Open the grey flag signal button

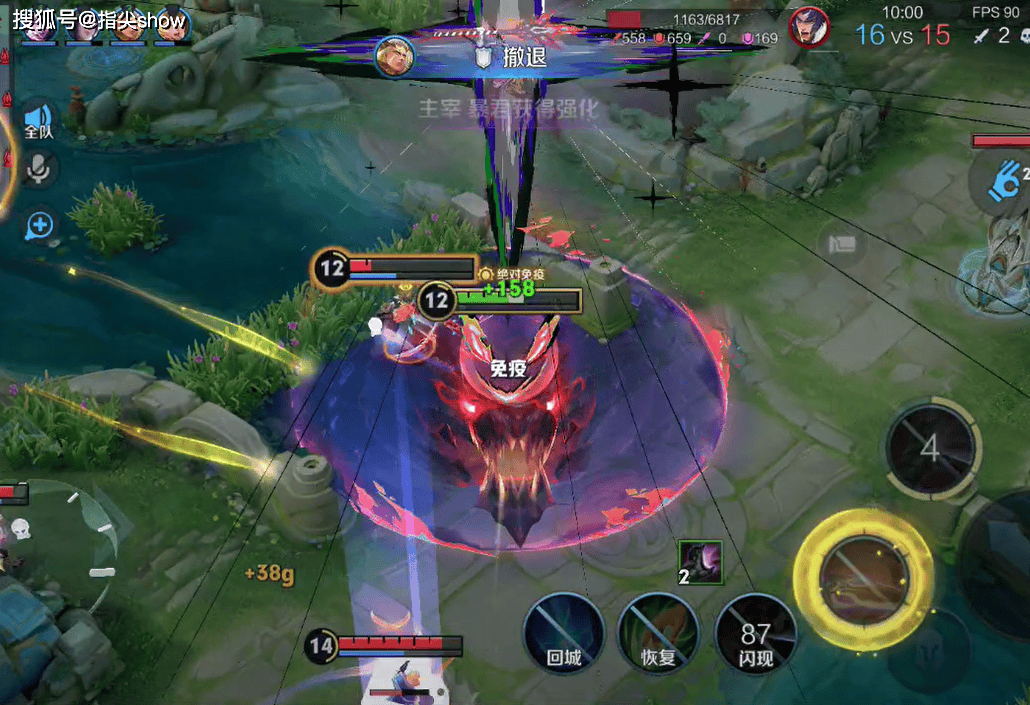pyautogui.click(x=841, y=243)
